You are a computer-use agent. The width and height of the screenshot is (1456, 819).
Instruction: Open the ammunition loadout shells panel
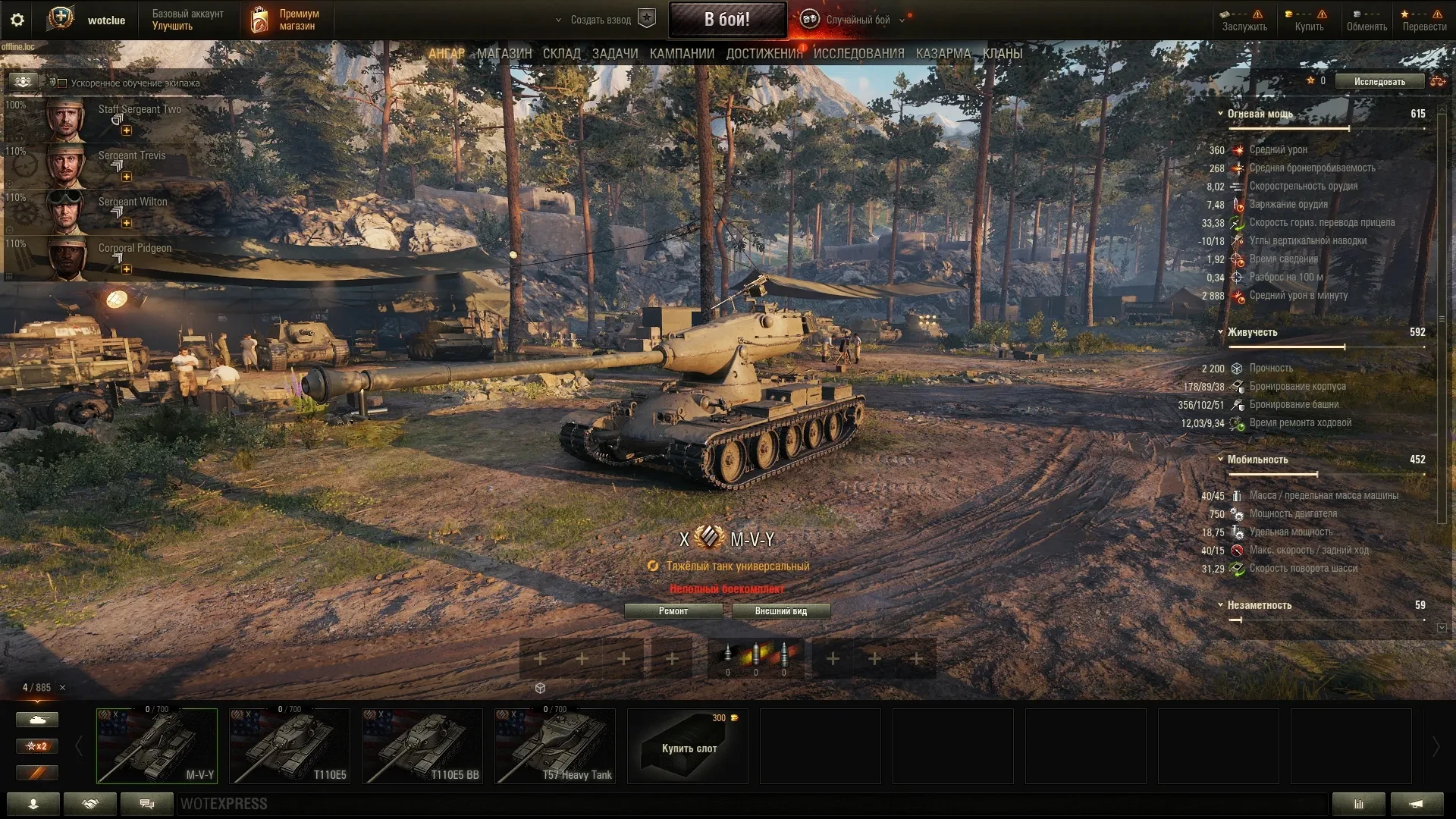click(x=755, y=657)
